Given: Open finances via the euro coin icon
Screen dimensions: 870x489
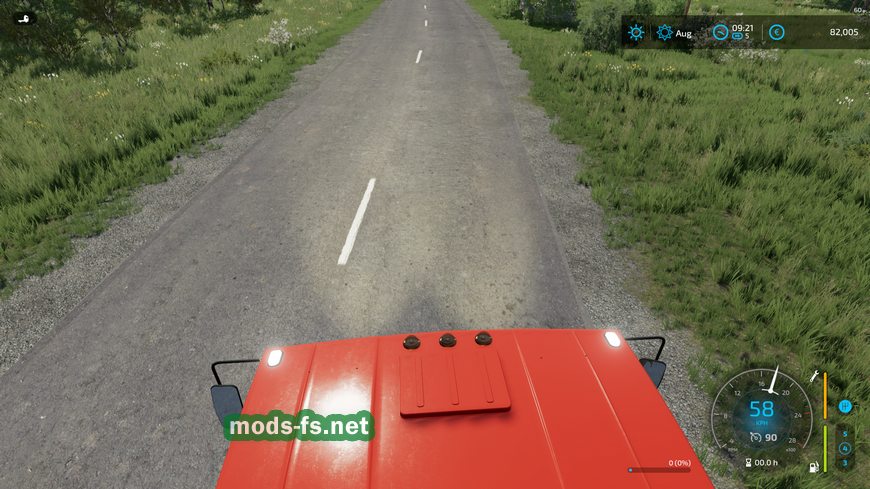Looking at the screenshot, I should click(x=777, y=33).
